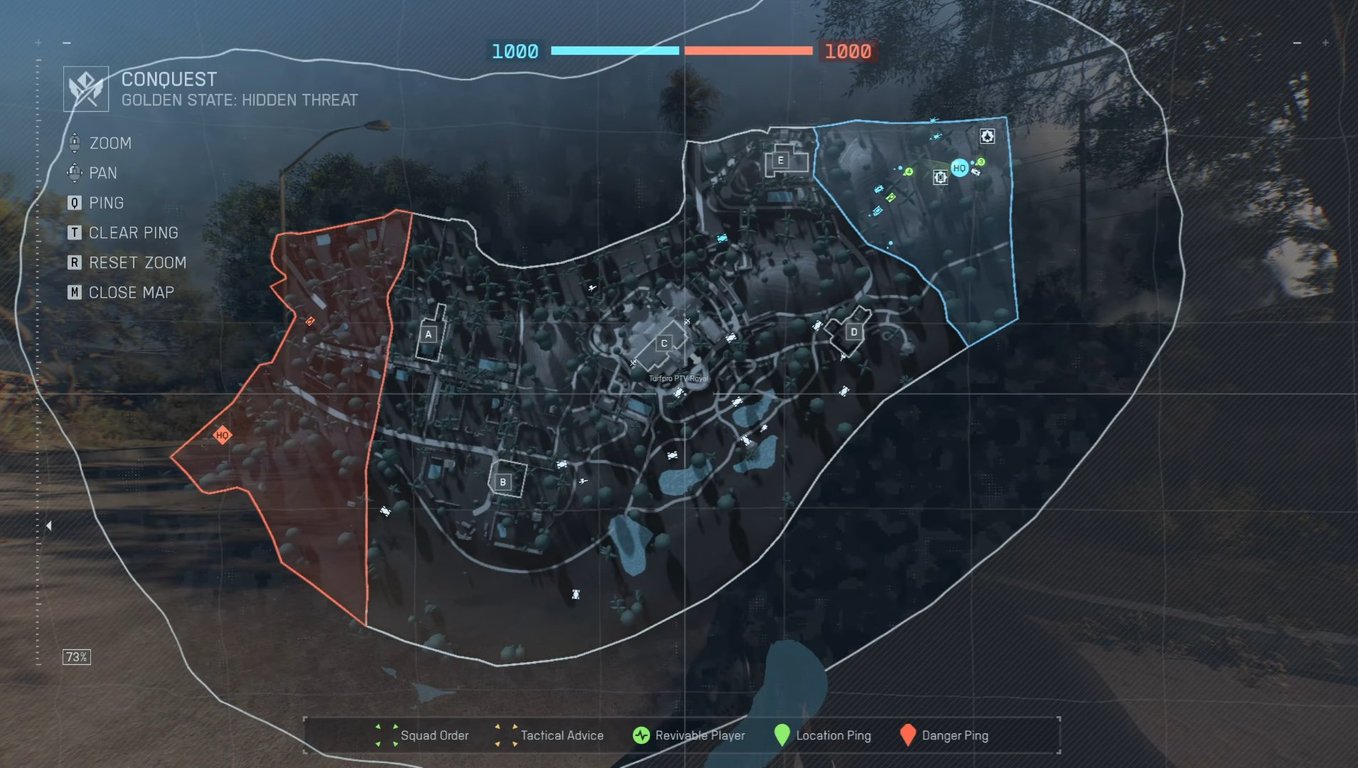Click the Conquest mode emblem

pos(85,88)
